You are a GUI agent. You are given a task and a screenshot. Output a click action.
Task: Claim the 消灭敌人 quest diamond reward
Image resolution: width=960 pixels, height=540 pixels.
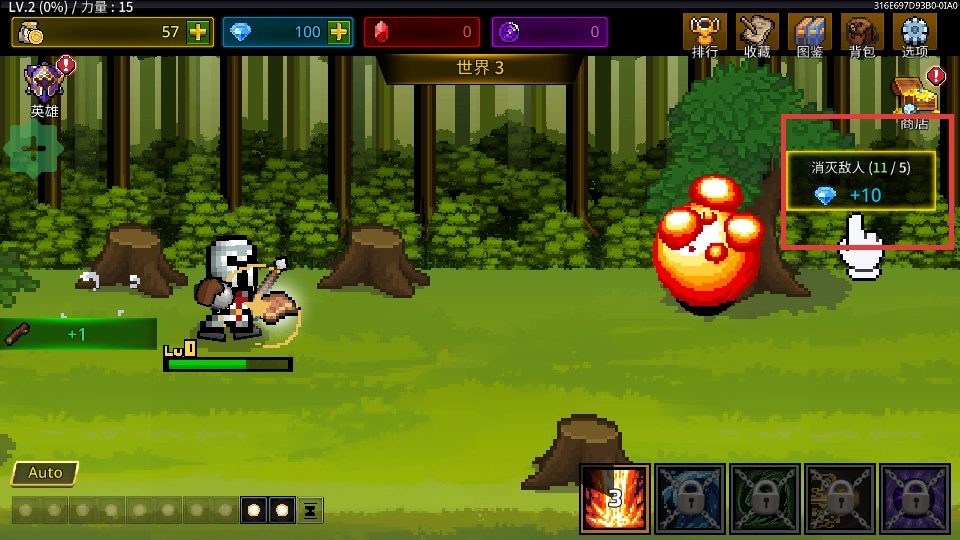click(x=861, y=181)
